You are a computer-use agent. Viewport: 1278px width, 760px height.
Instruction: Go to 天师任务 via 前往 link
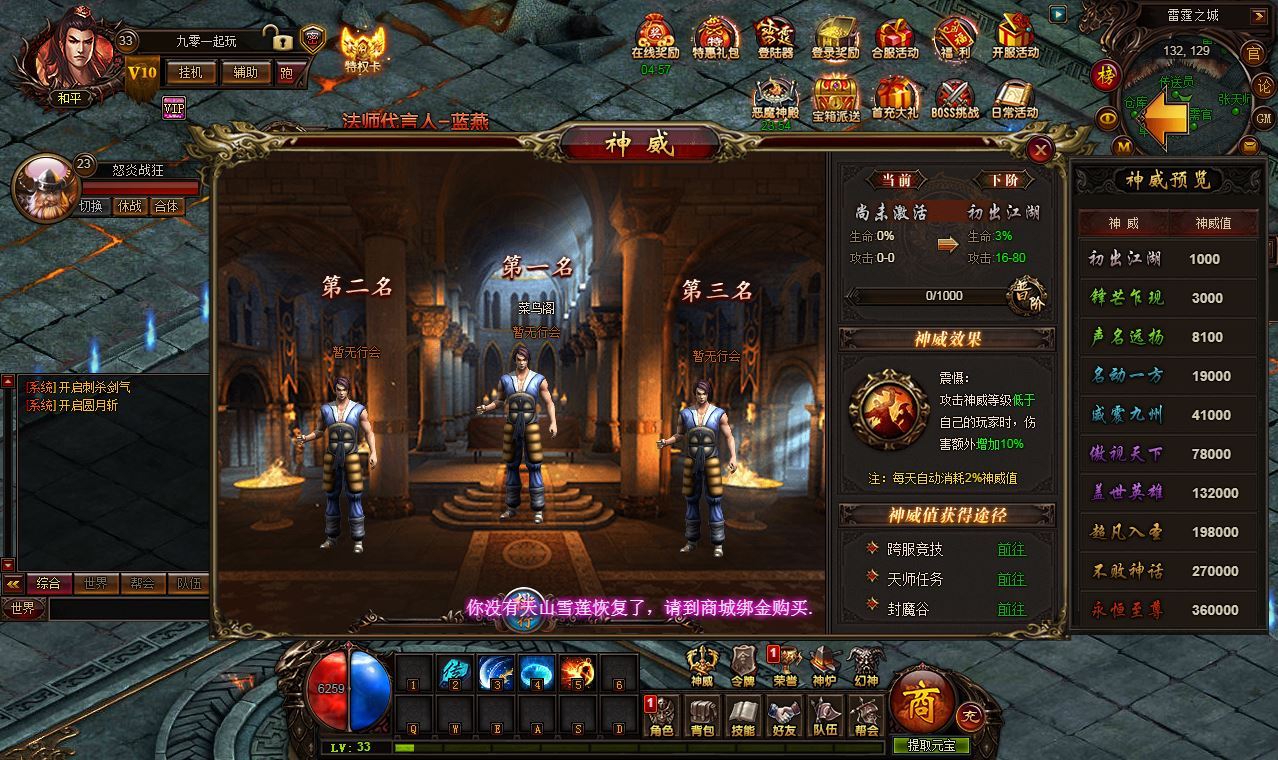(1011, 579)
